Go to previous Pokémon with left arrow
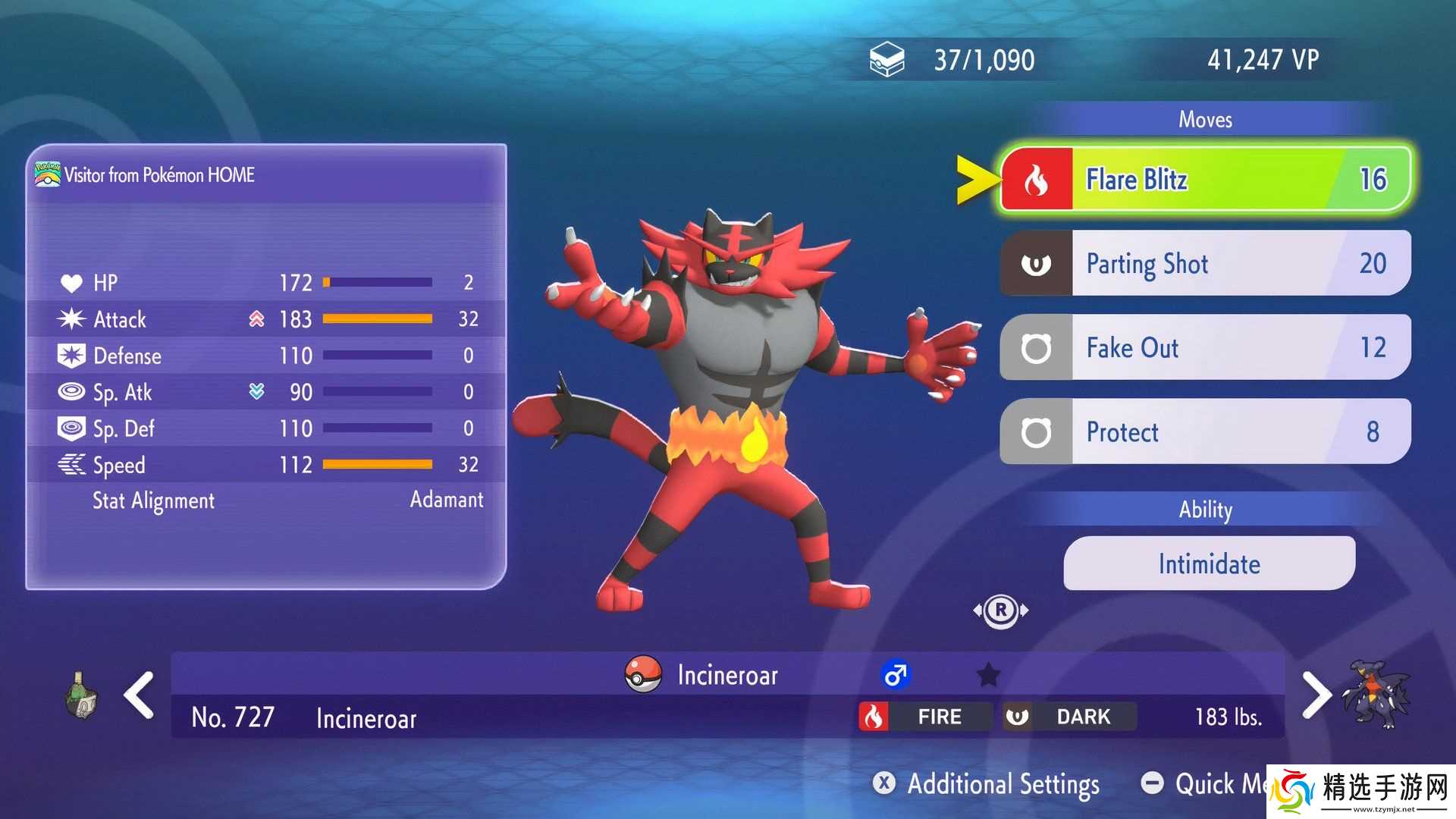The image size is (1456, 819). click(140, 695)
